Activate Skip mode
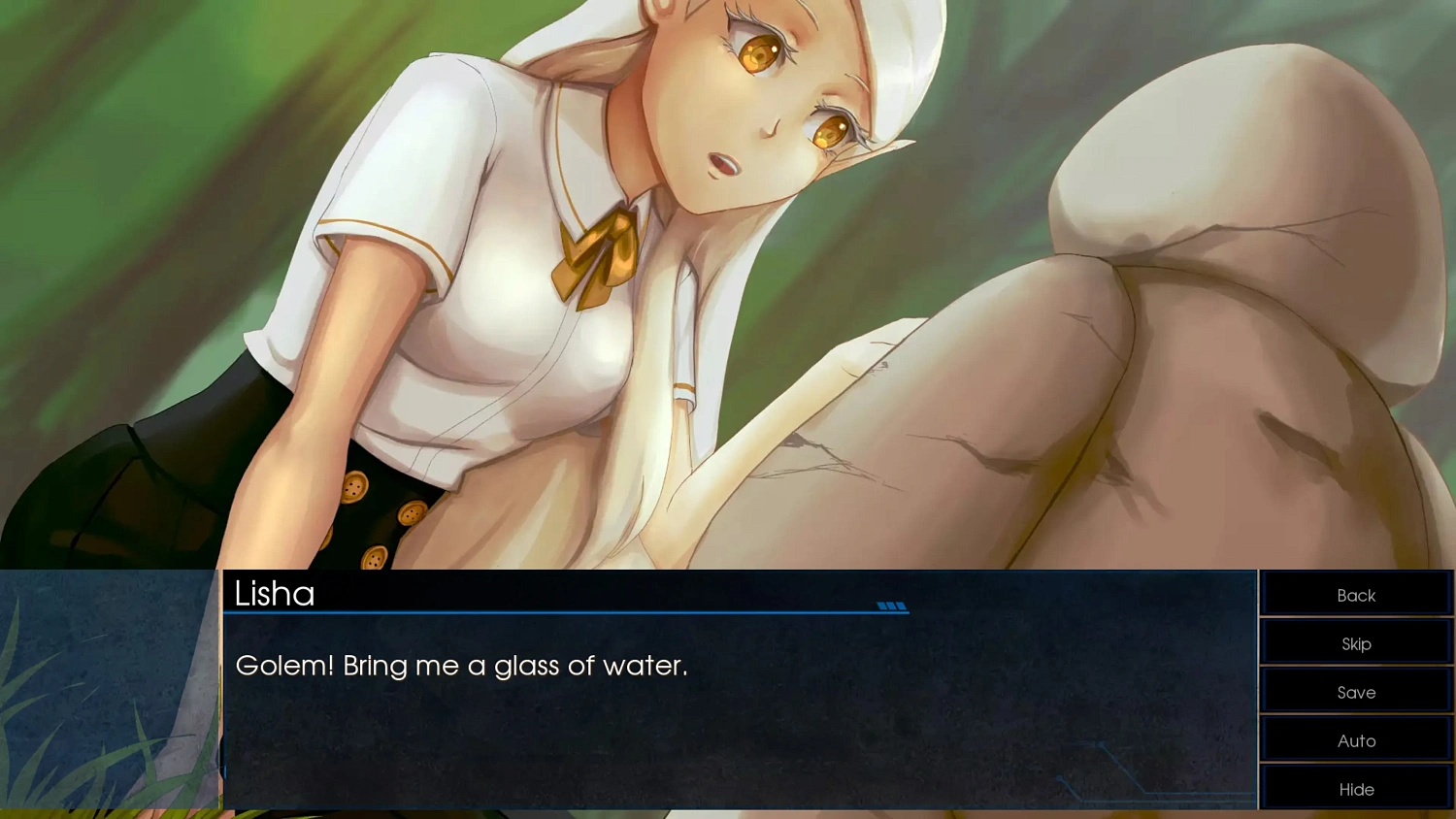The width and height of the screenshot is (1456, 819). pos(1355,642)
